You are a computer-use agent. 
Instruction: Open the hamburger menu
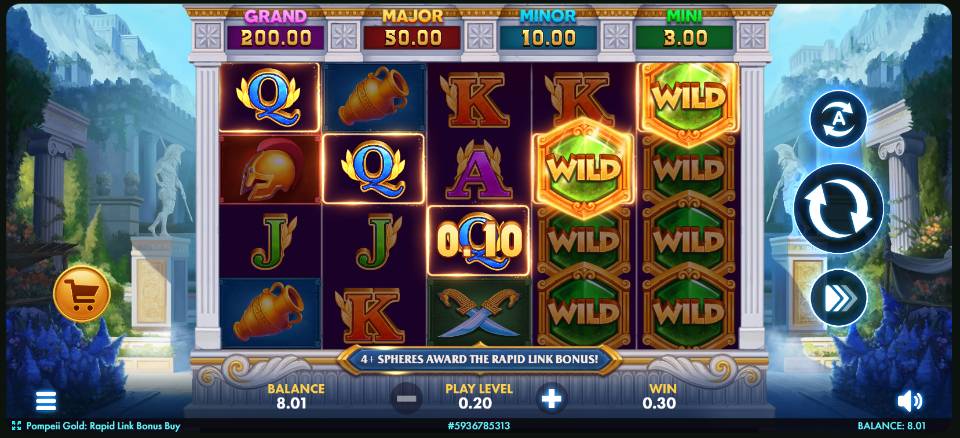pyautogui.click(x=46, y=401)
